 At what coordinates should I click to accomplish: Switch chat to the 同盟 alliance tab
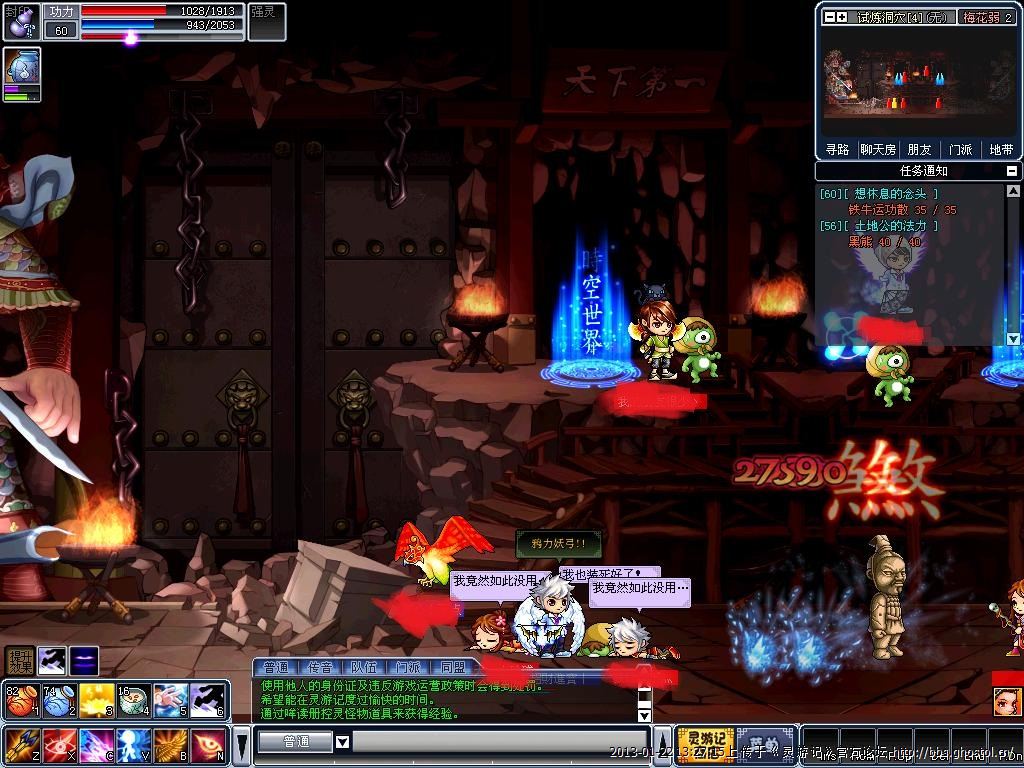pyautogui.click(x=452, y=667)
